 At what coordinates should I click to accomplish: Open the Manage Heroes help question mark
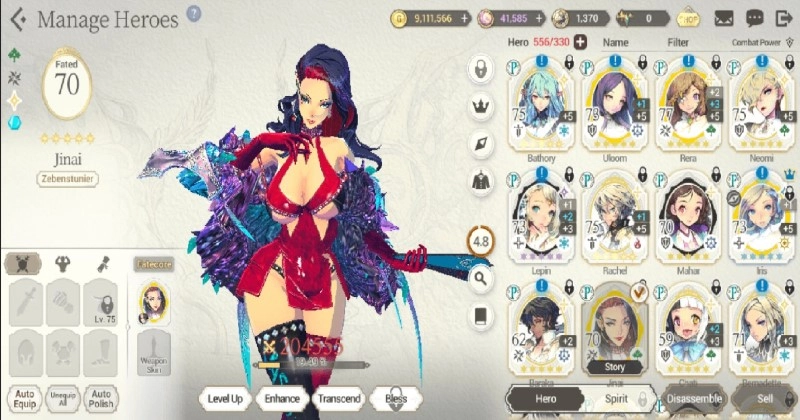[x=194, y=14]
